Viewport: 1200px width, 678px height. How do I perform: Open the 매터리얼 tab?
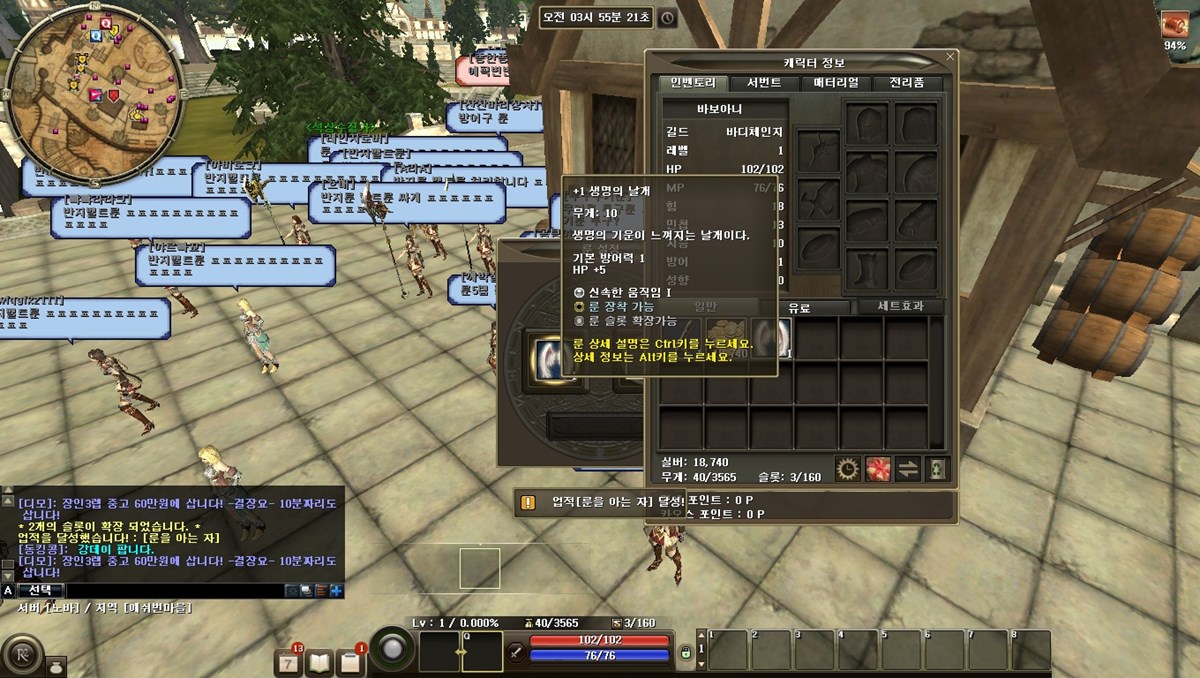tap(835, 83)
